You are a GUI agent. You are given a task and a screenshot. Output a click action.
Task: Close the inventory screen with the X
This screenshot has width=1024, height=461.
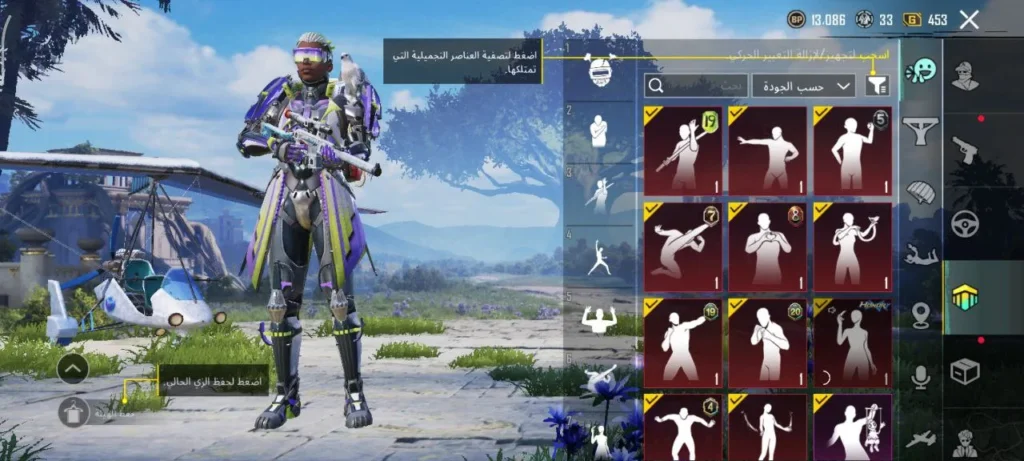pyautogui.click(x=968, y=19)
